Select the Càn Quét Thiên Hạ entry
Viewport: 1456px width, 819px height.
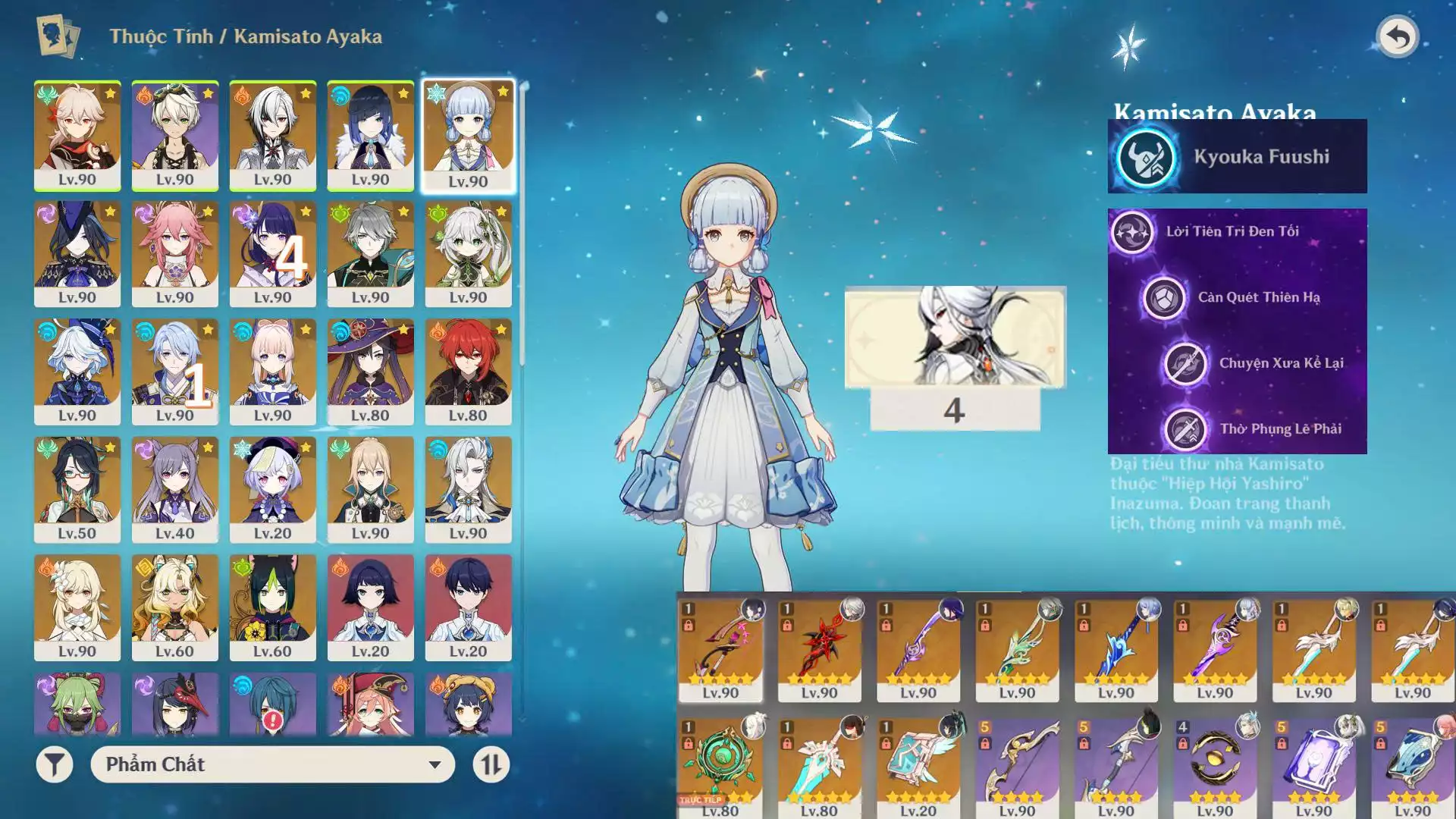point(1259,297)
